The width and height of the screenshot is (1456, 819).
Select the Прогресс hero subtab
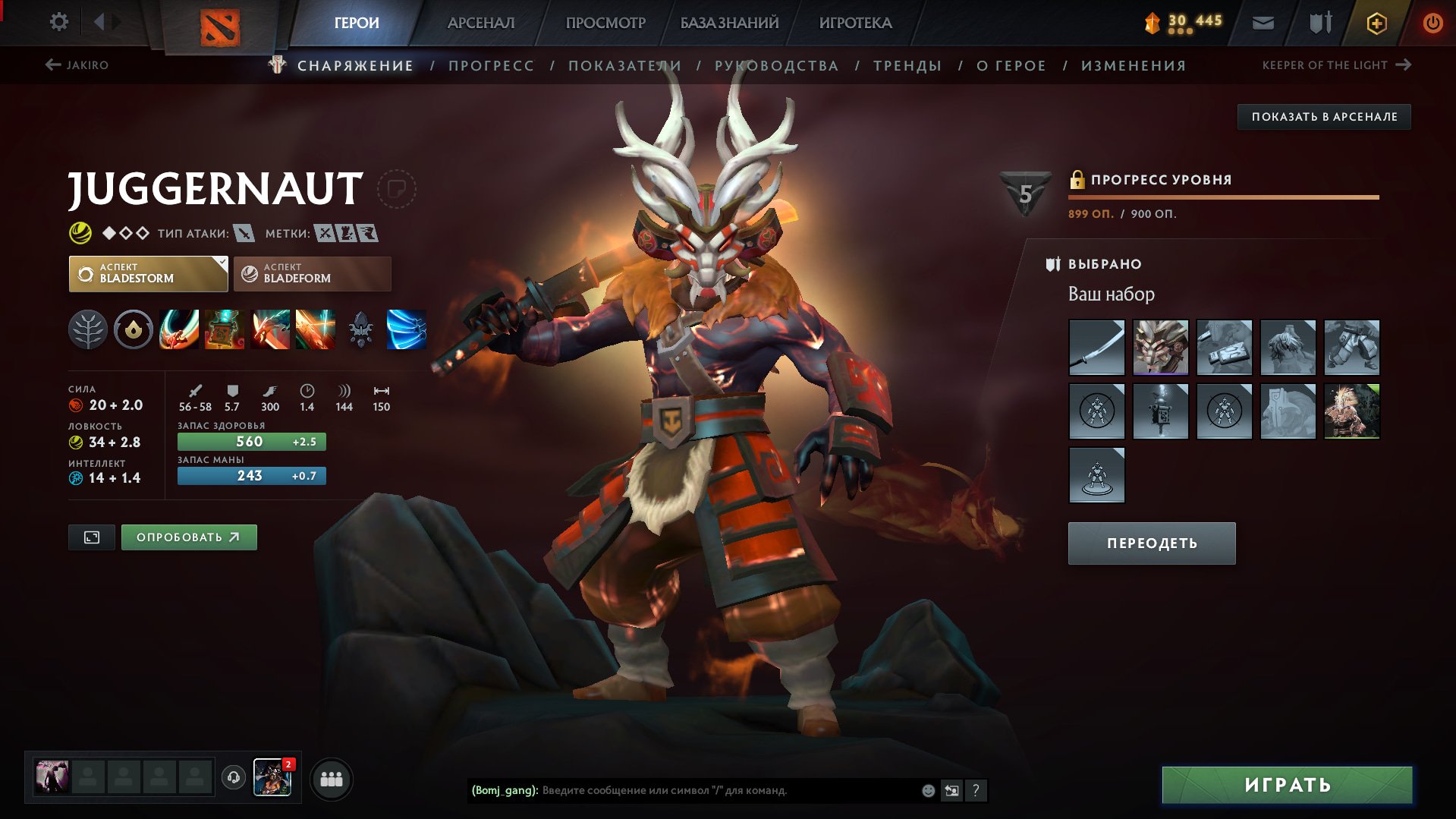pyautogui.click(x=491, y=66)
